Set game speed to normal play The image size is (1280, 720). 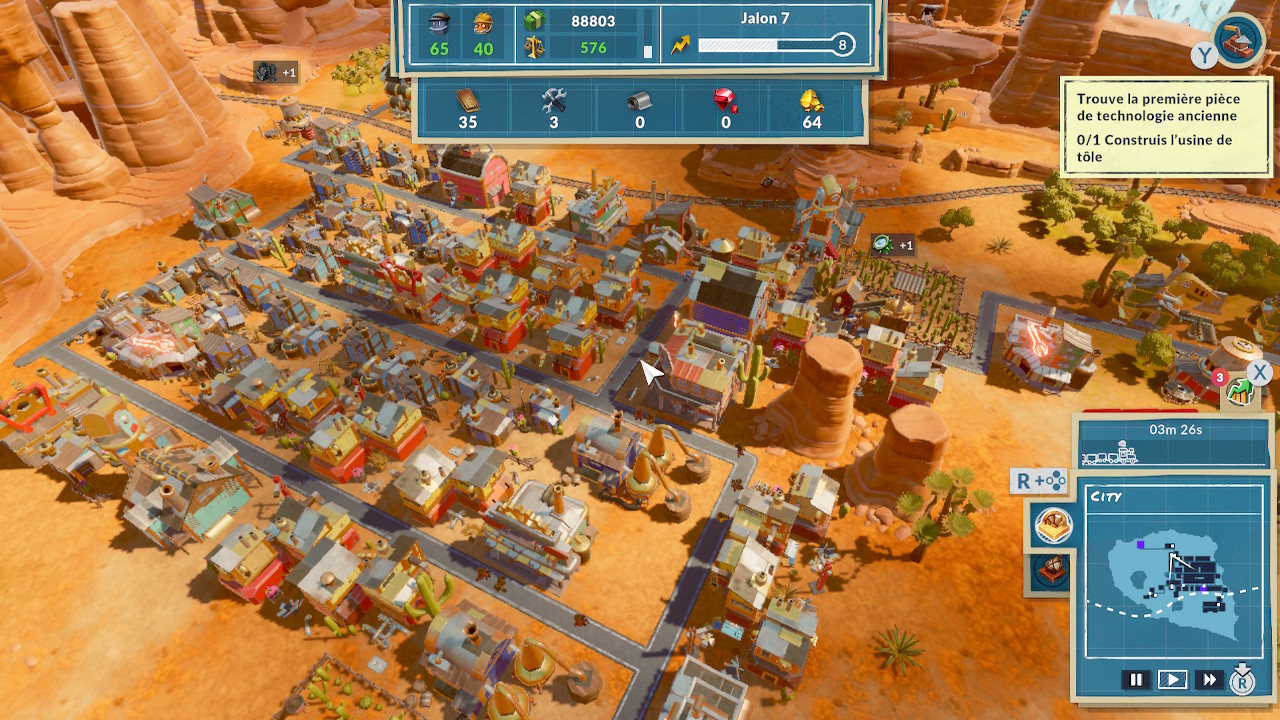(1172, 680)
